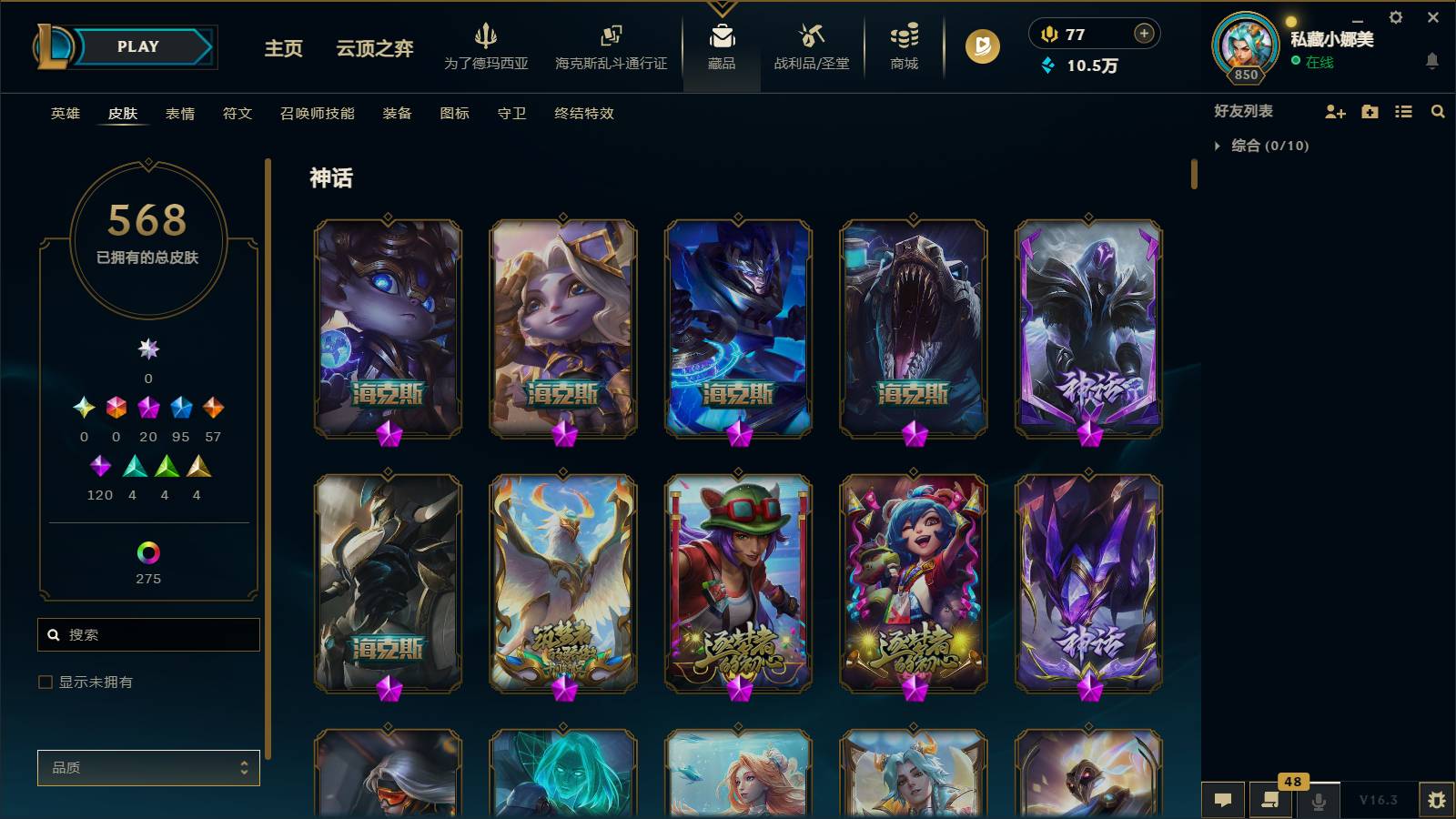Open the chat bubble icon
Image resolution: width=1456 pixels, height=819 pixels.
[x=1223, y=799]
